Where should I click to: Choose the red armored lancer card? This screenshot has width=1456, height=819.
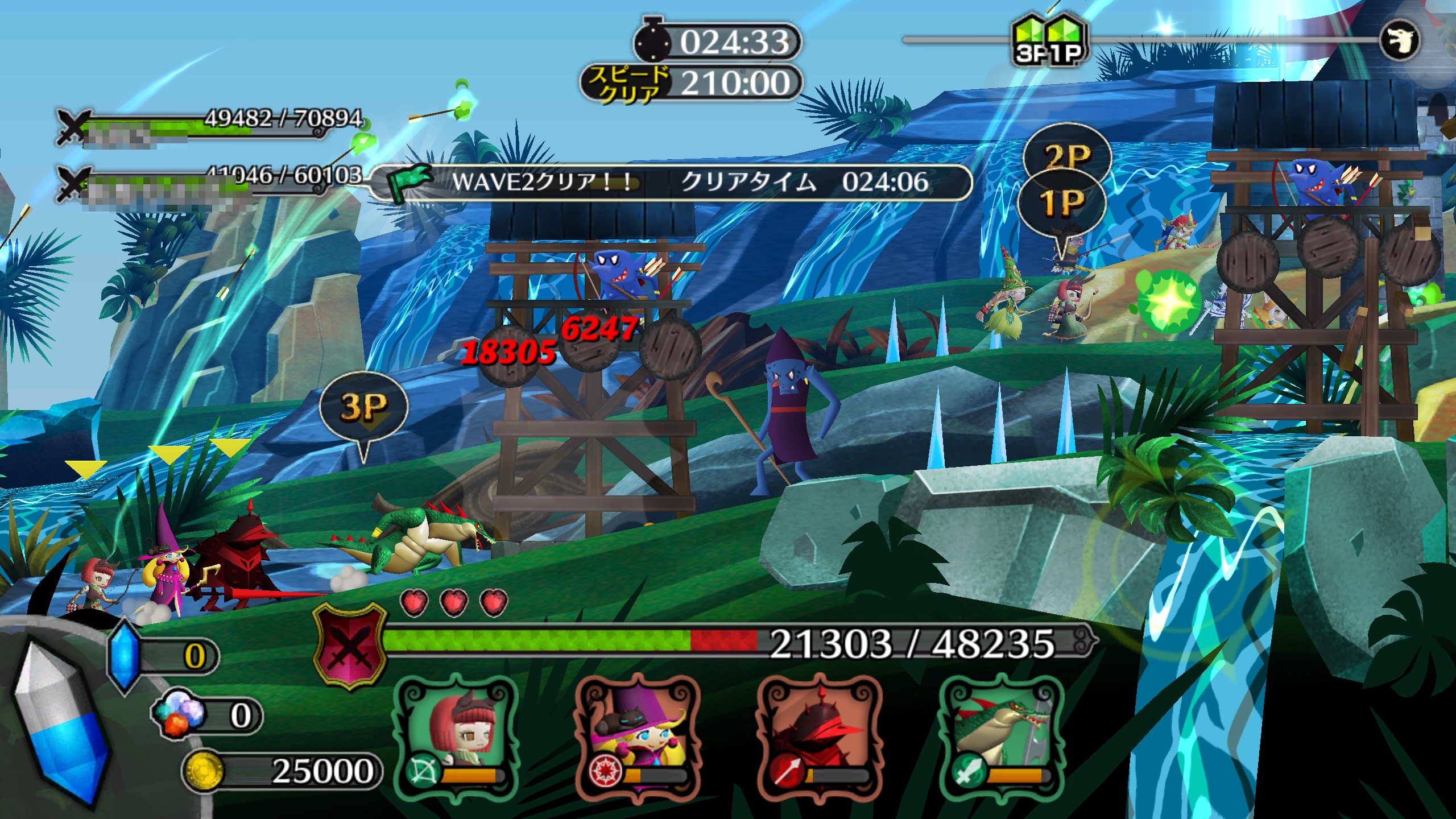pos(819,734)
